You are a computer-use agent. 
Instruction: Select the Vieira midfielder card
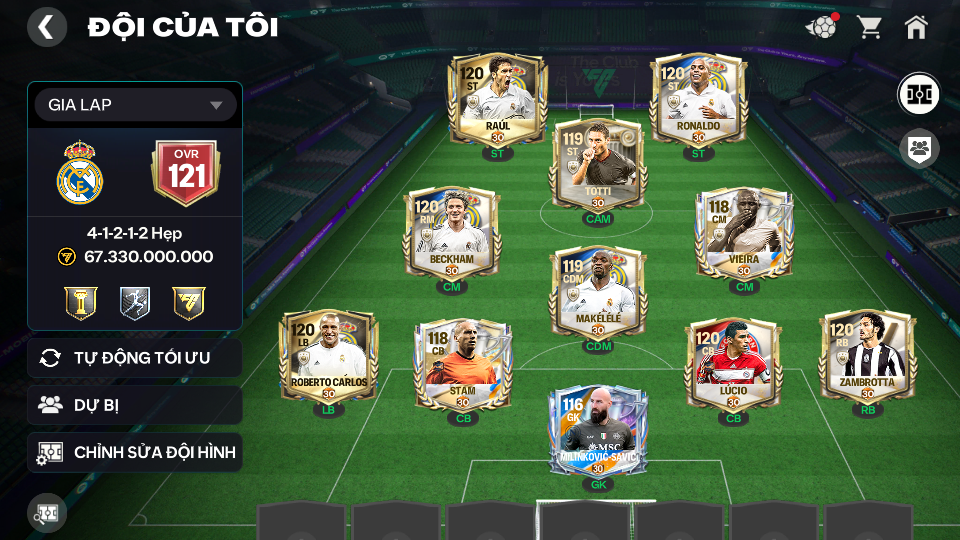(x=744, y=235)
